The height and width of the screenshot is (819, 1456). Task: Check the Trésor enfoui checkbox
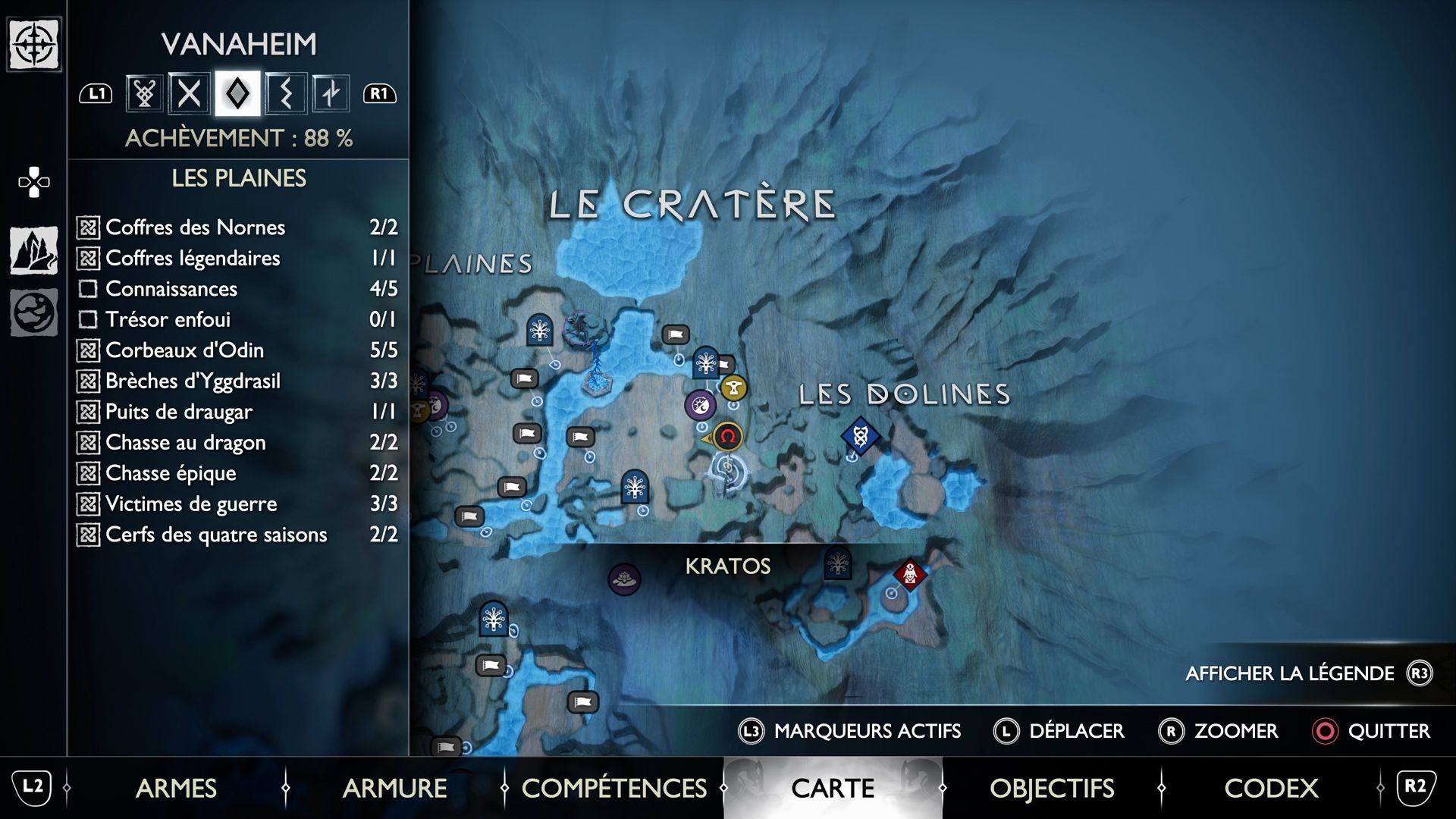coord(89,319)
